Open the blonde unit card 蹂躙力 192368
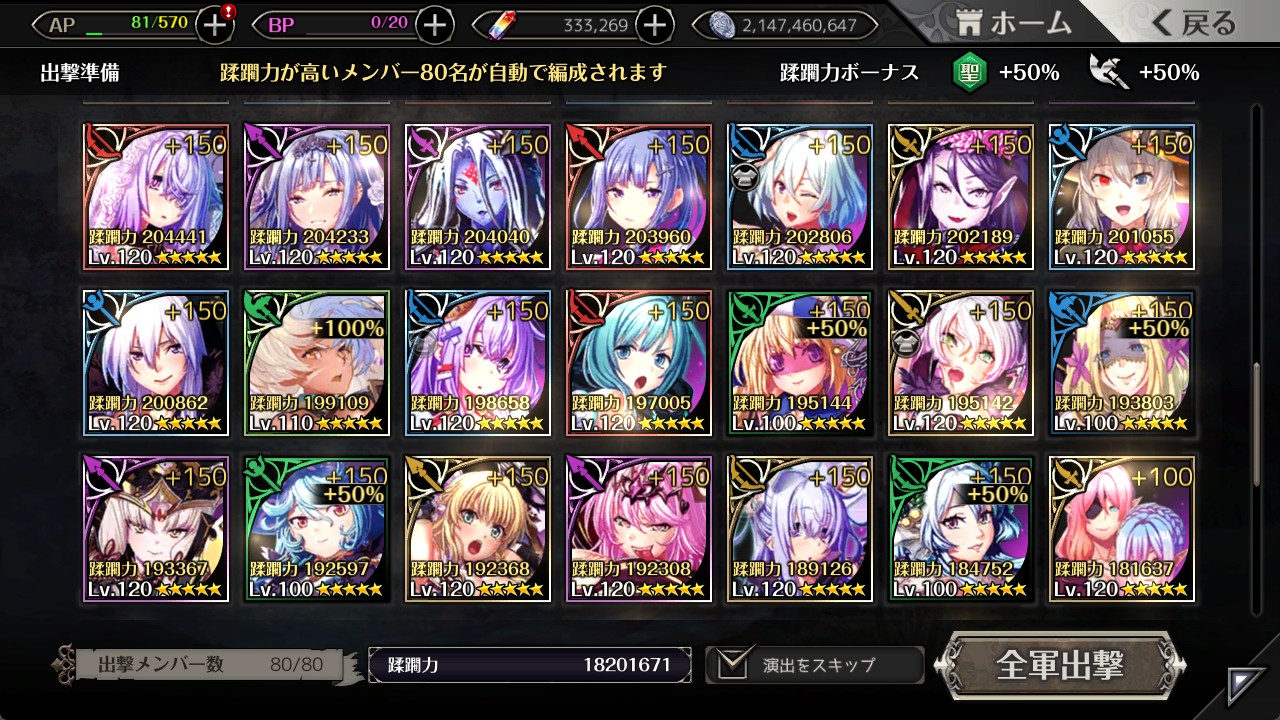This screenshot has width=1280, height=720. point(478,529)
